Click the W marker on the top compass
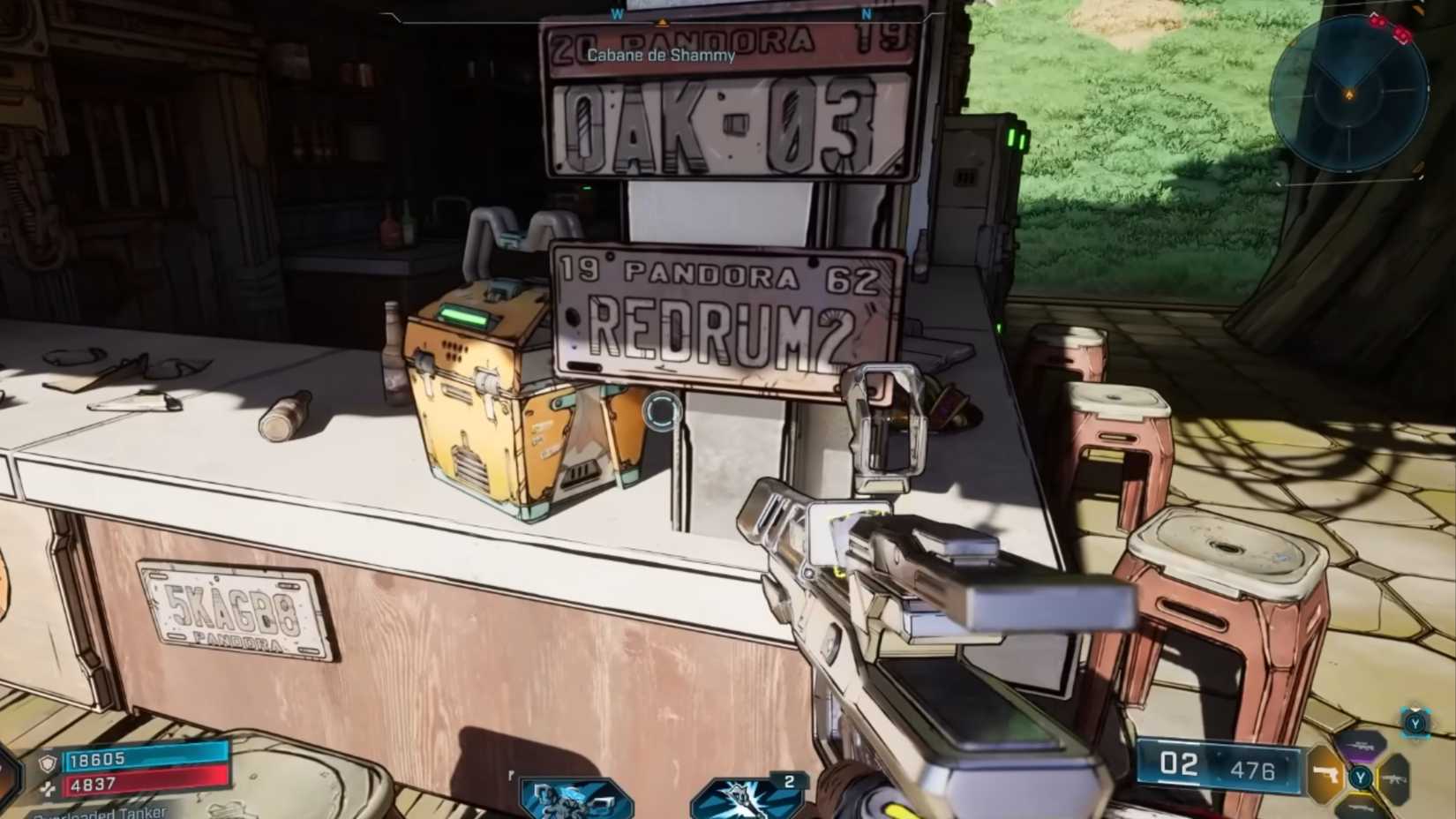The width and height of the screenshot is (1456, 819). [618, 15]
